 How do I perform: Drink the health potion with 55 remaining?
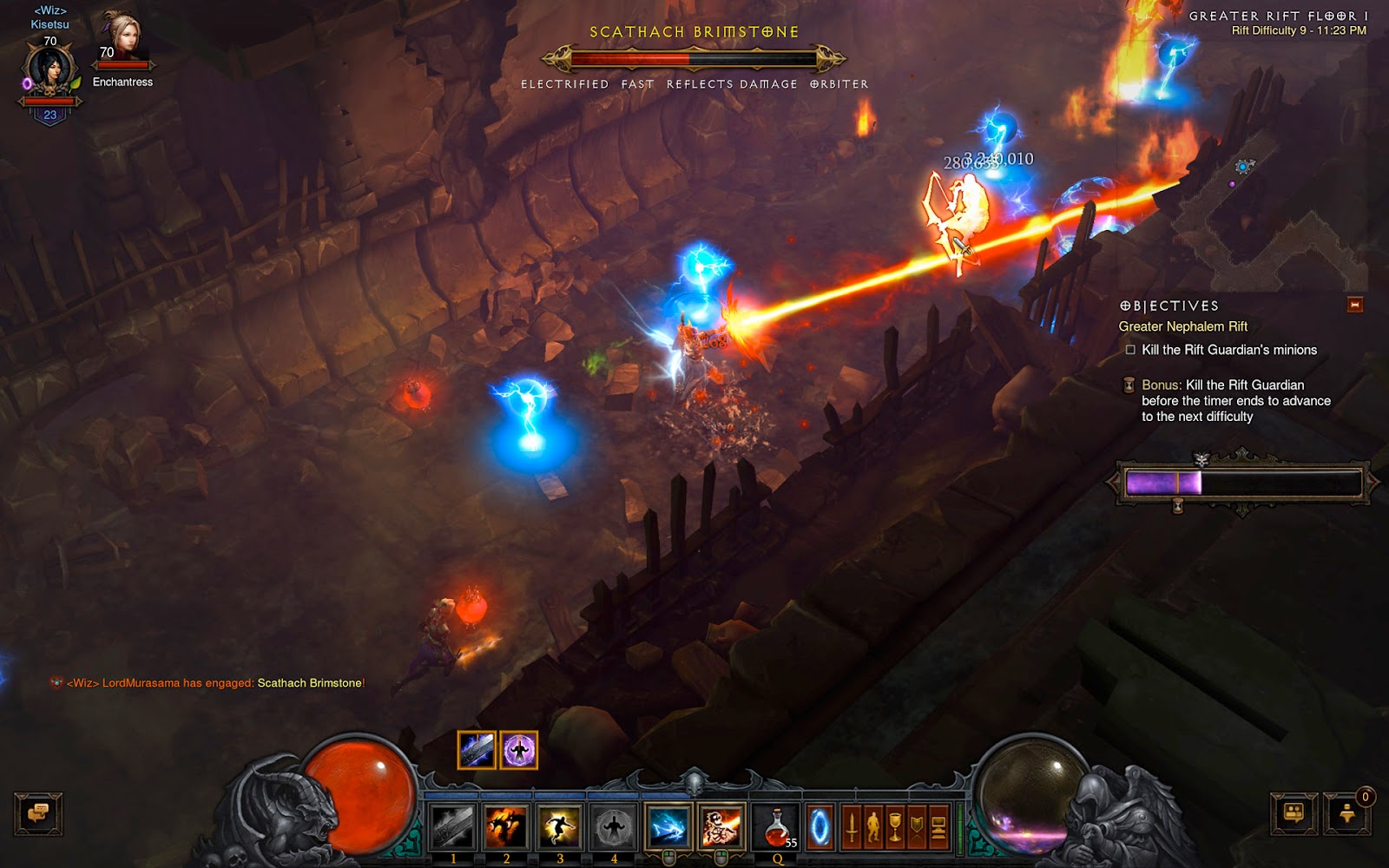777,825
